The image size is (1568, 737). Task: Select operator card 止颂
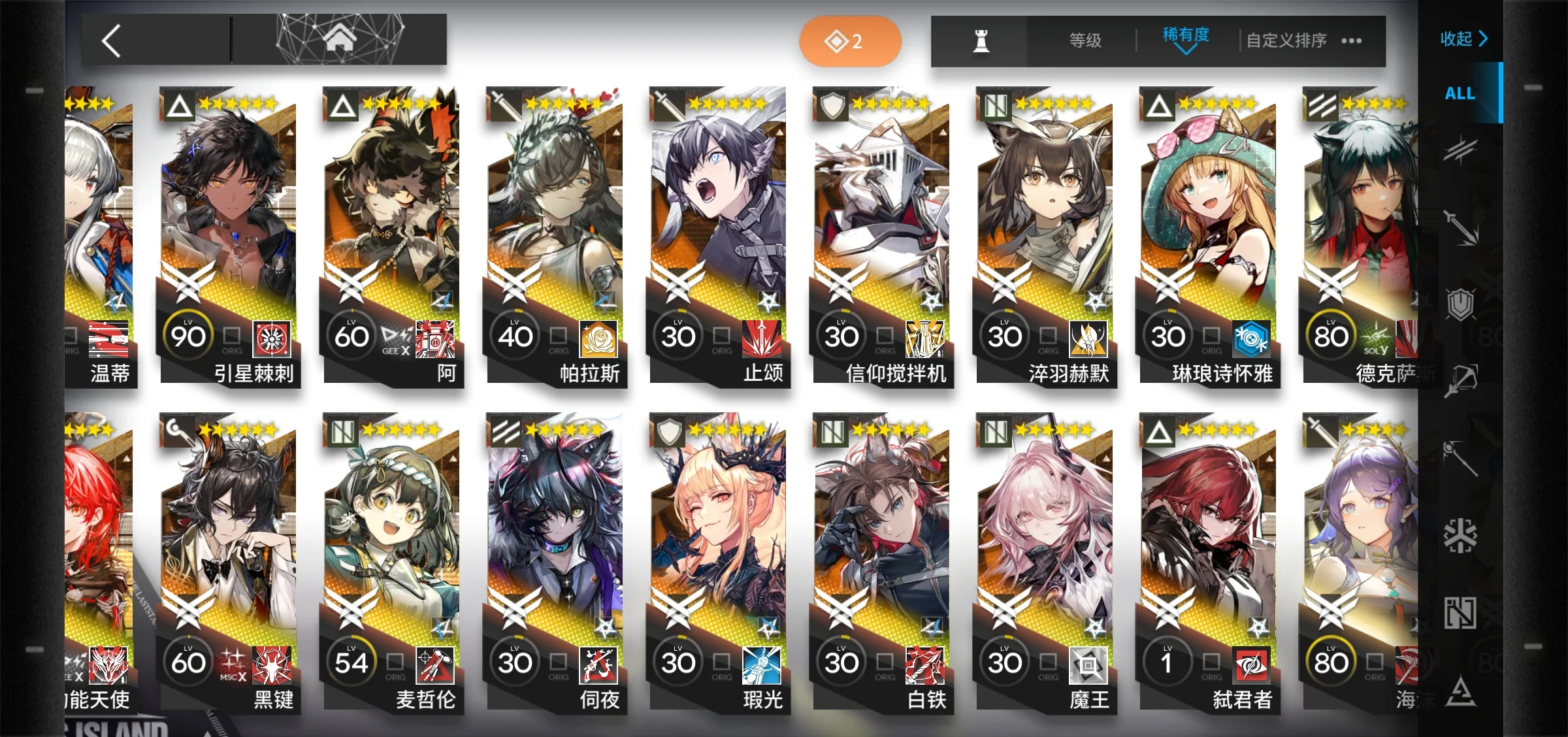[x=719, y=235]
